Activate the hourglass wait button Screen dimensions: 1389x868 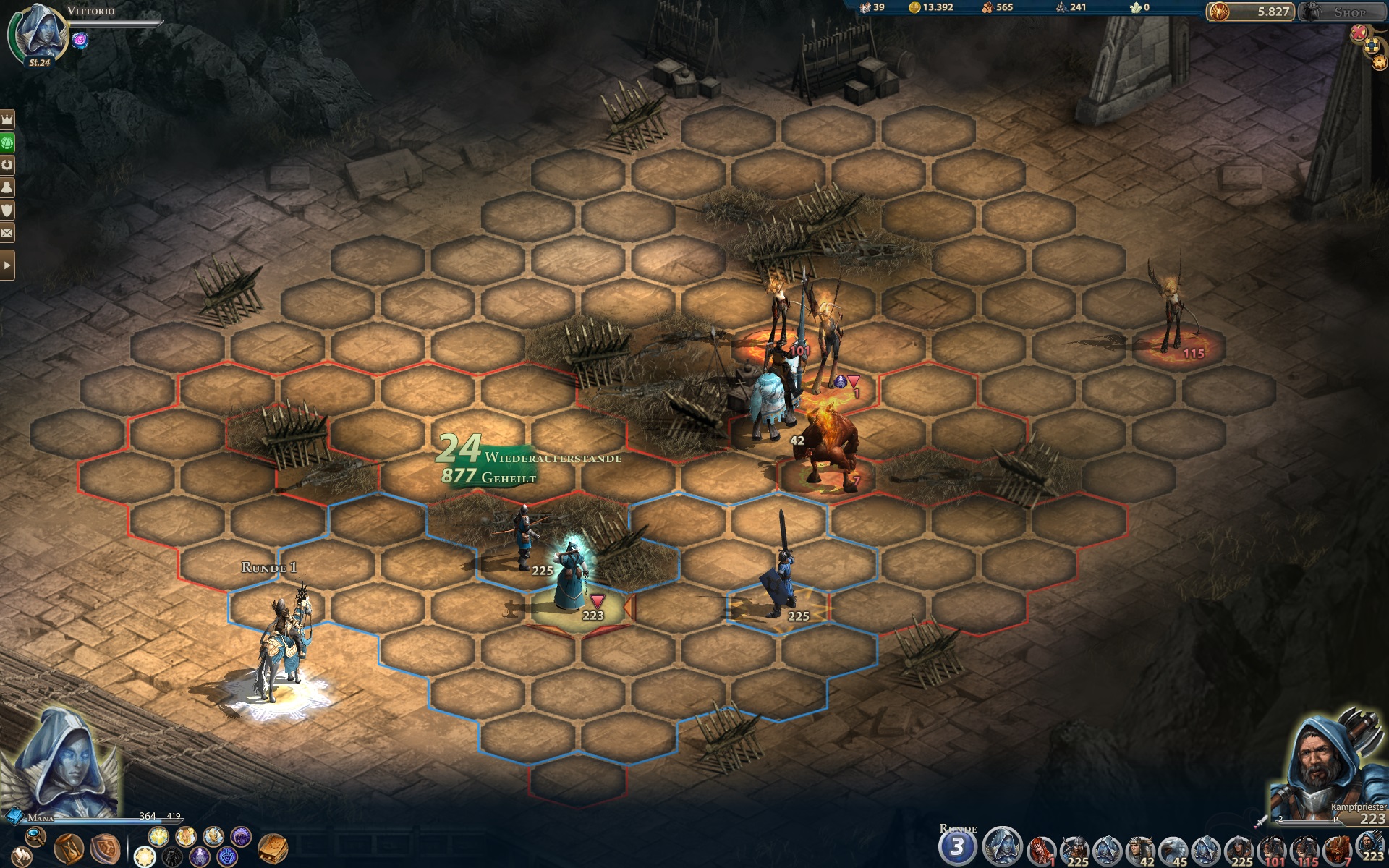[69, 848]
